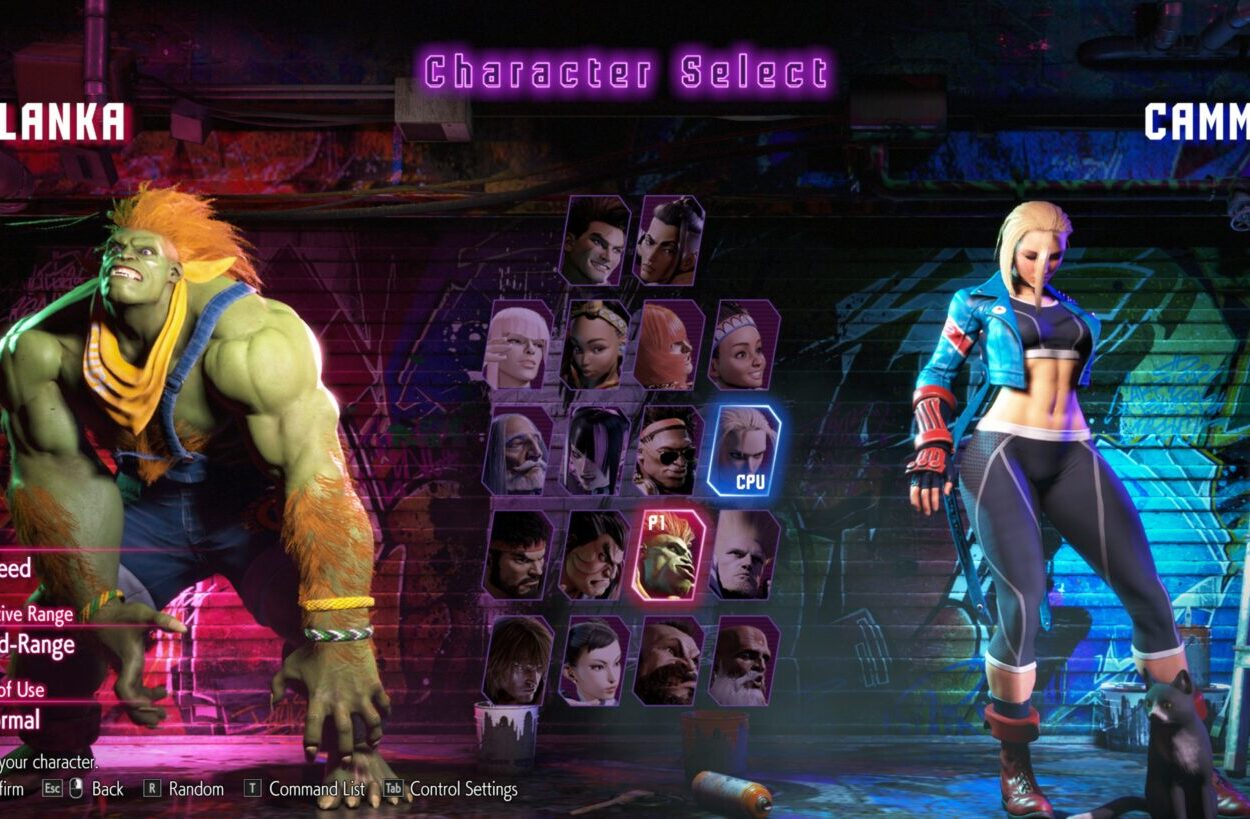Pick Lily's portrait with the feathered headband
This screenshot has height=819, width=1250.
pyautogui.click(x=744, y=345)
